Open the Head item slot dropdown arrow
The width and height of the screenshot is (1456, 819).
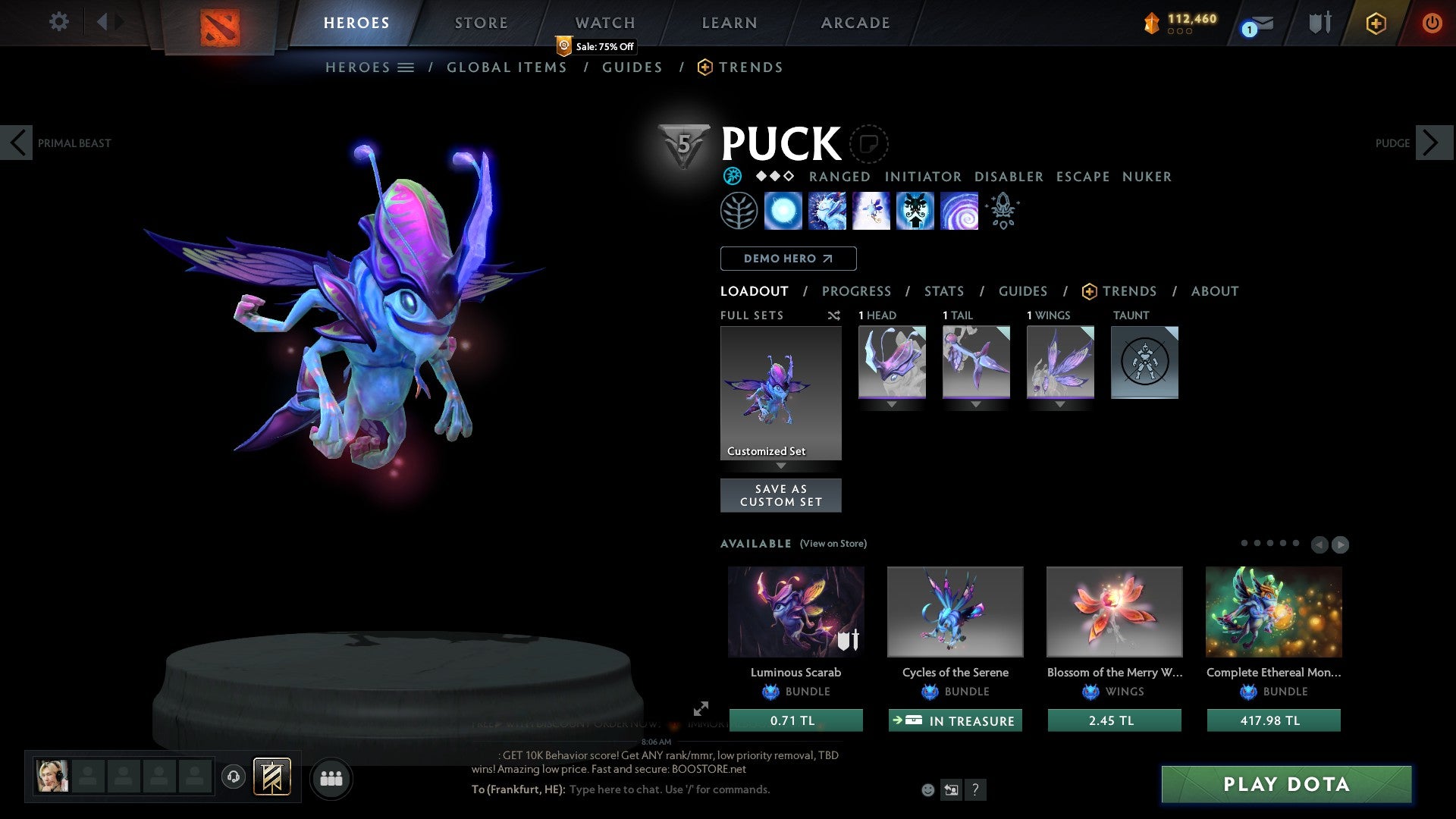click(892, 404)
